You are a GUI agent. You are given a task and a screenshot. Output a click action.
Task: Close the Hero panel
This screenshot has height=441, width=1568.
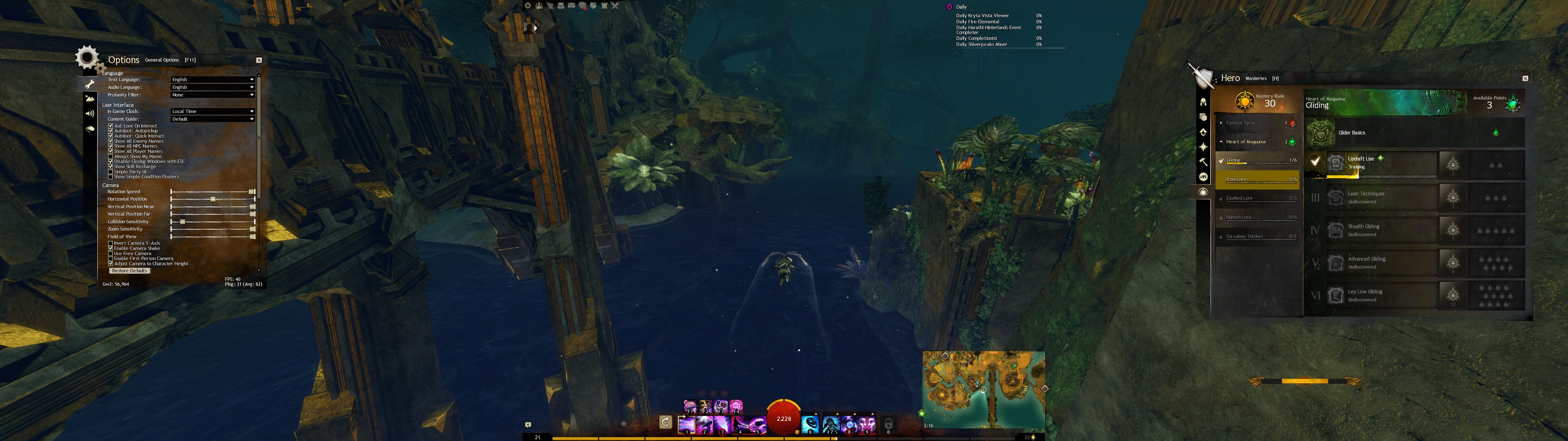(1525, 79)
